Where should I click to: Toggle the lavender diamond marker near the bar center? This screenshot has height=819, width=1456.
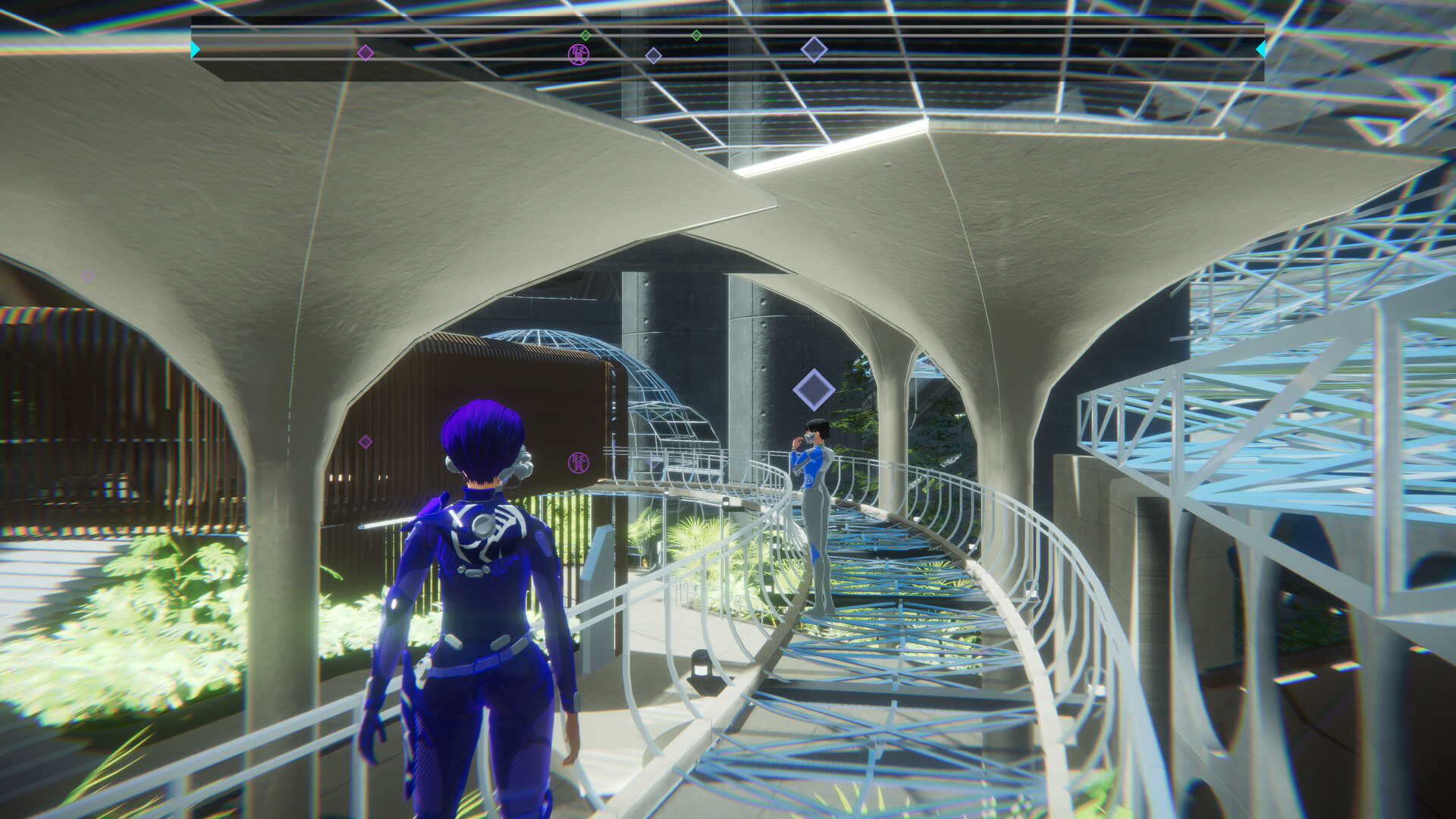click(x=653, y=54)
